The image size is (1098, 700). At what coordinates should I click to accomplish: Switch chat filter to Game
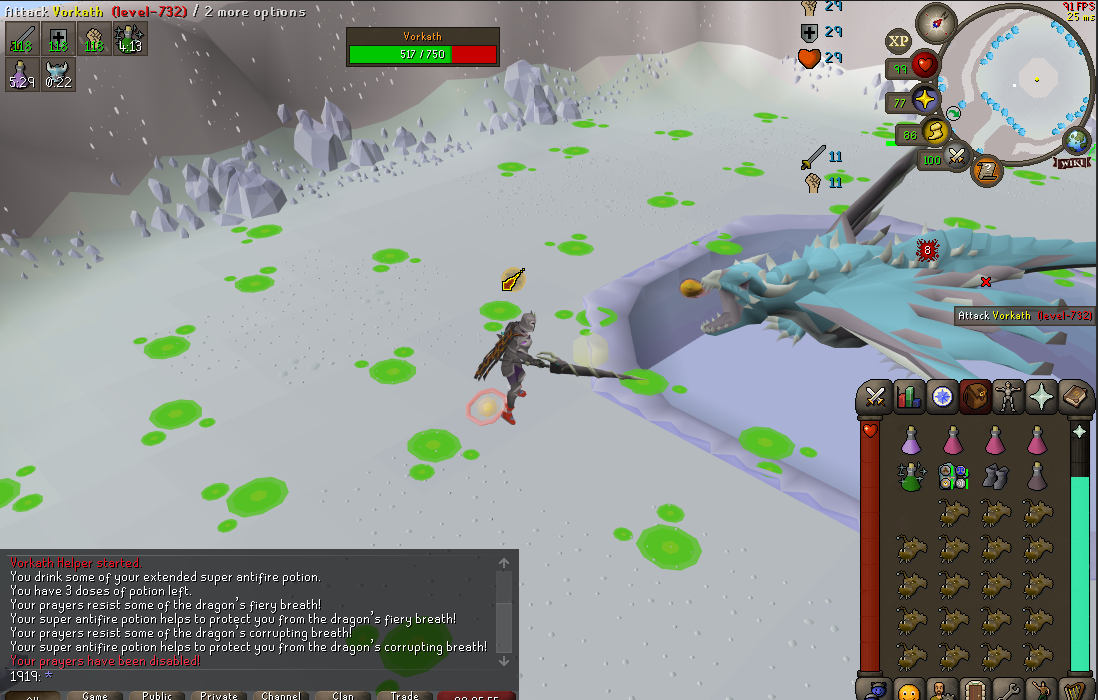[95, 695]
